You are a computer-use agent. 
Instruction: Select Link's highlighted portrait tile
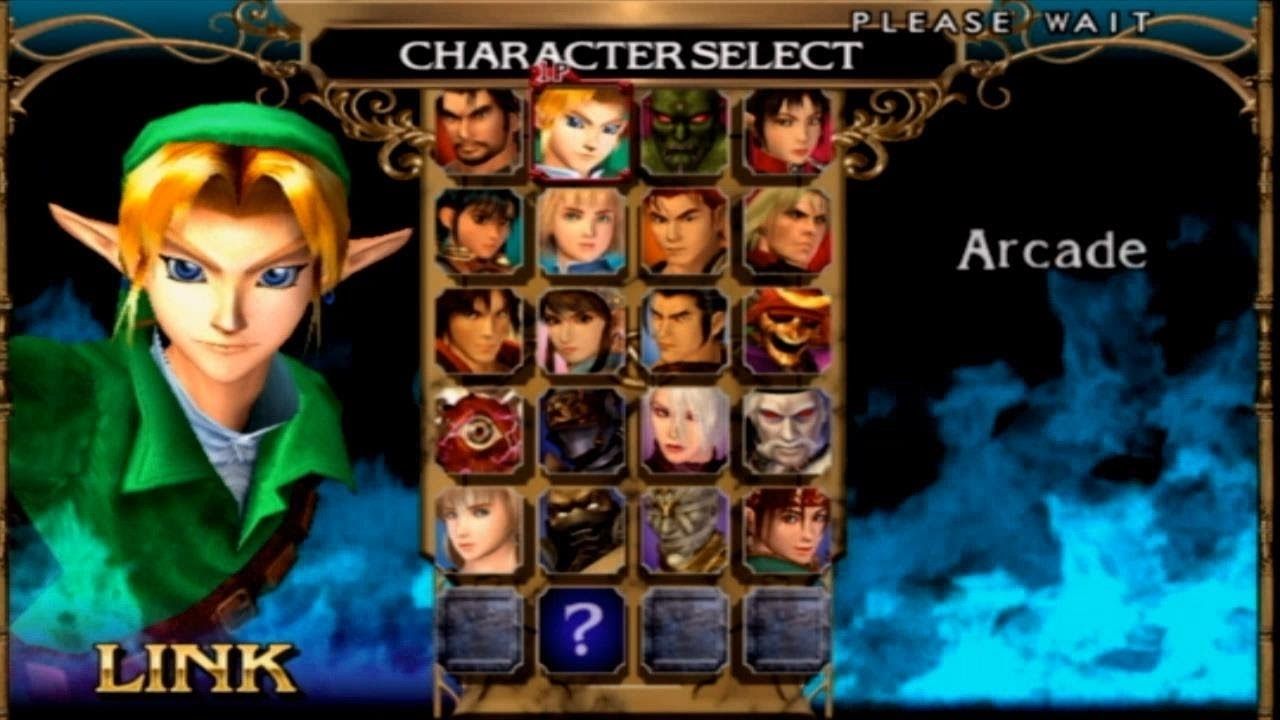(582, 131)
